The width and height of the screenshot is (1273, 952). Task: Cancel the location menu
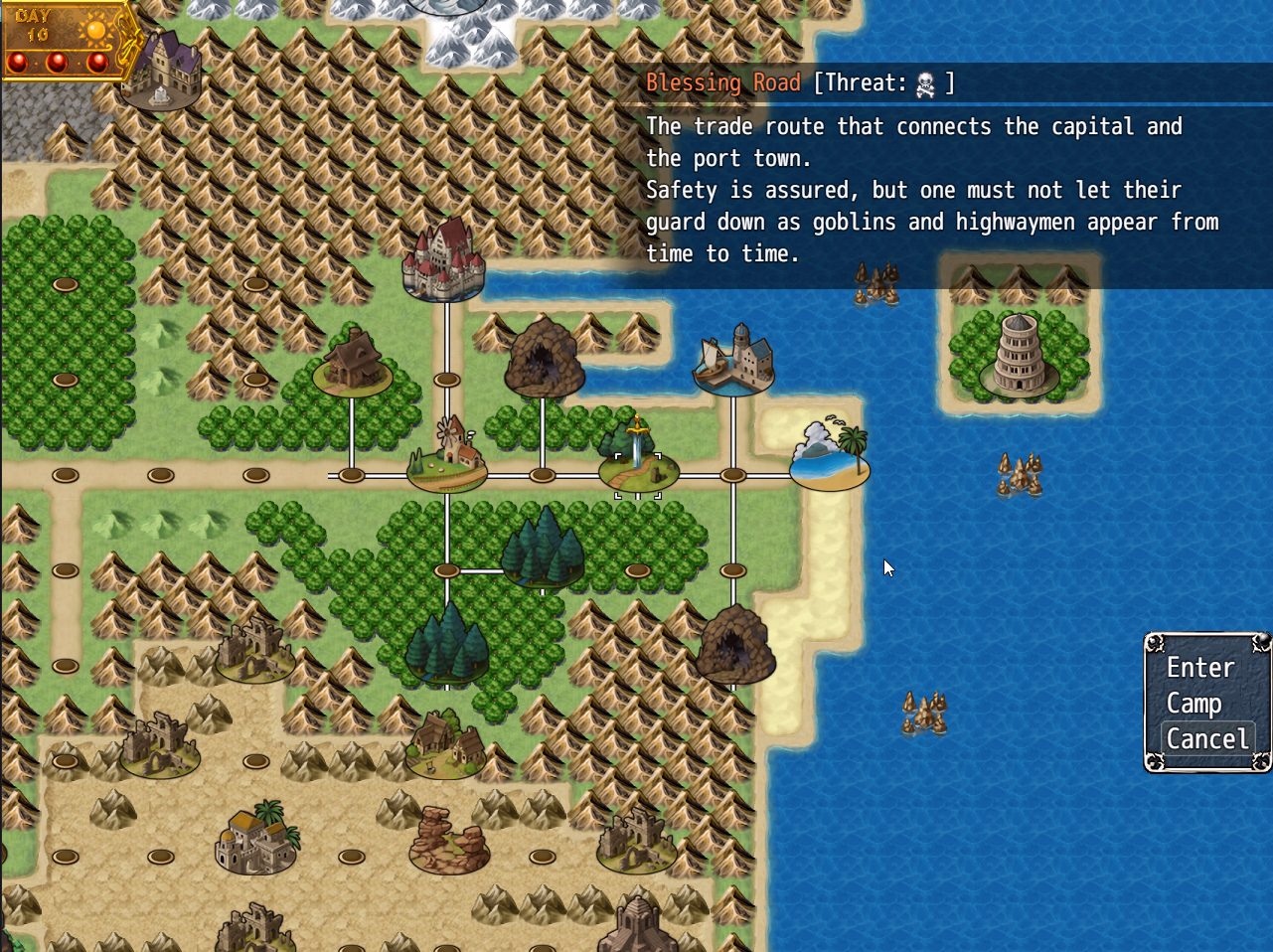click(x=1206, y=739)
